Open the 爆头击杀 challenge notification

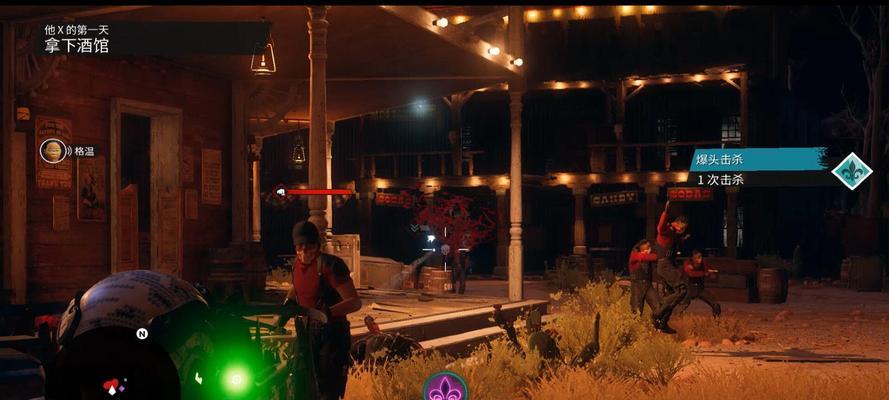click(758, 159)
